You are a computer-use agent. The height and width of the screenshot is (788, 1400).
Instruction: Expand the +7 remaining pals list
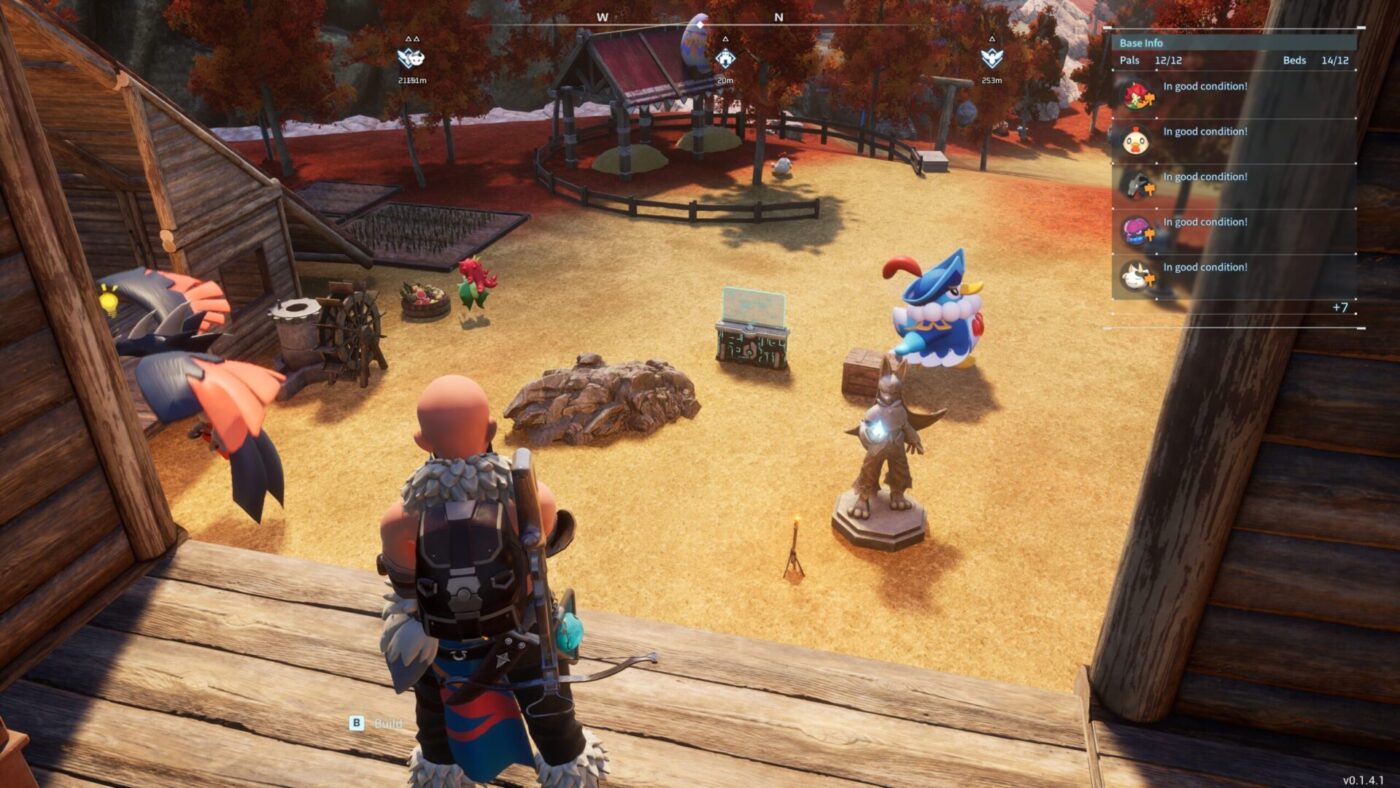click(1340, 307)
